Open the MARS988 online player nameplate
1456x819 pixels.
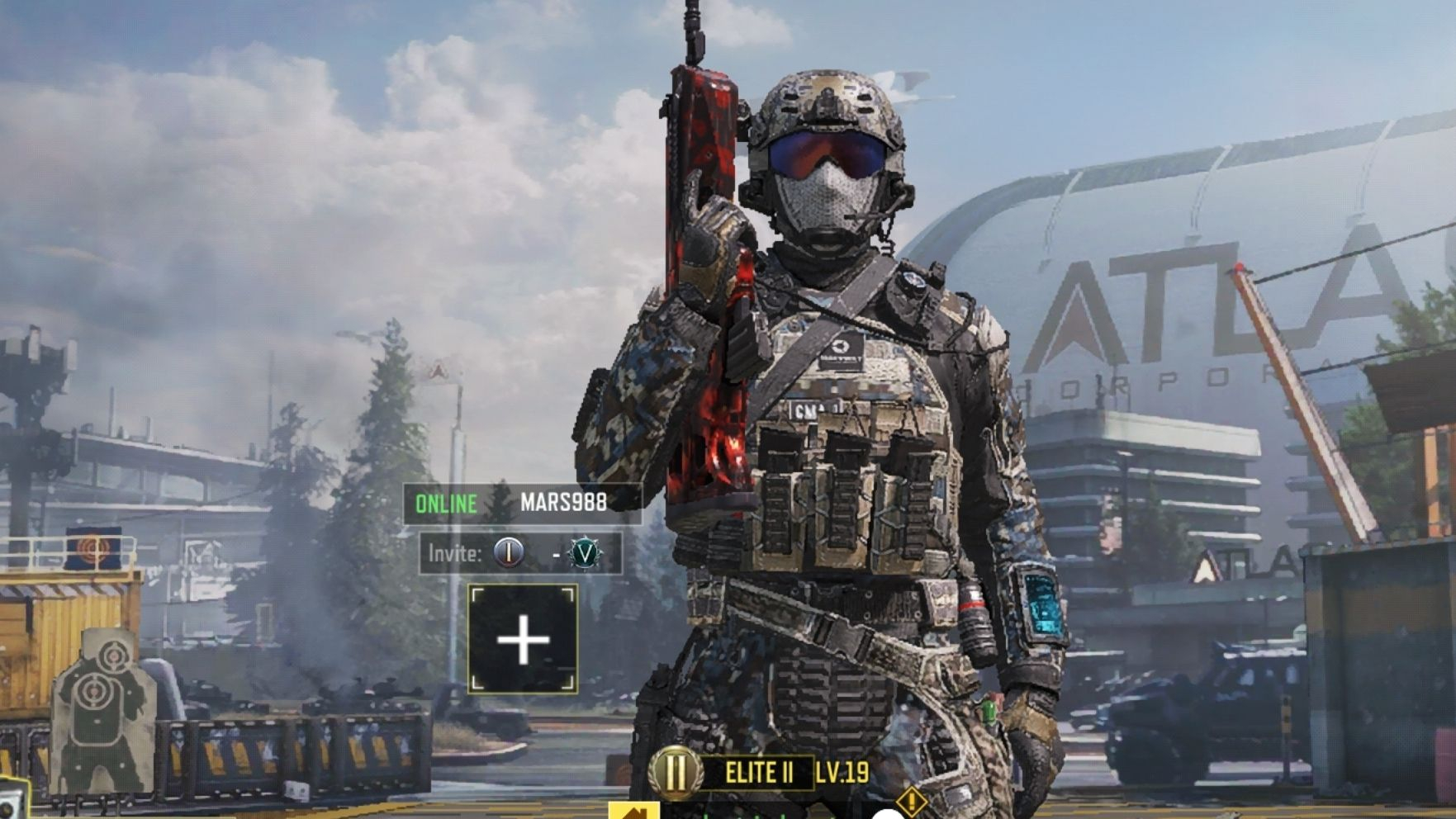[522, 503]
